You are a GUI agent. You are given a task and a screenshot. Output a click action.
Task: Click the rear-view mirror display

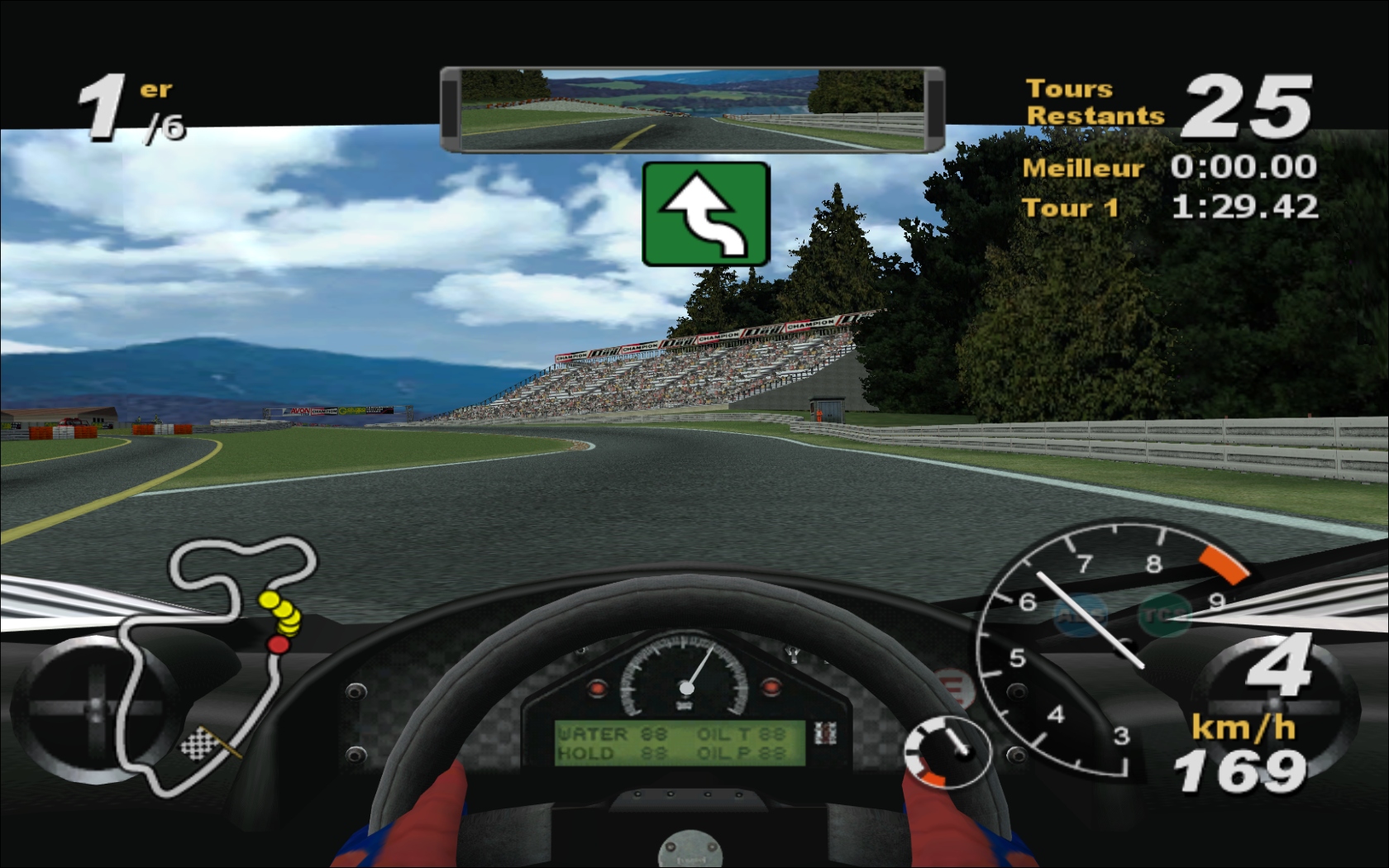692,110
